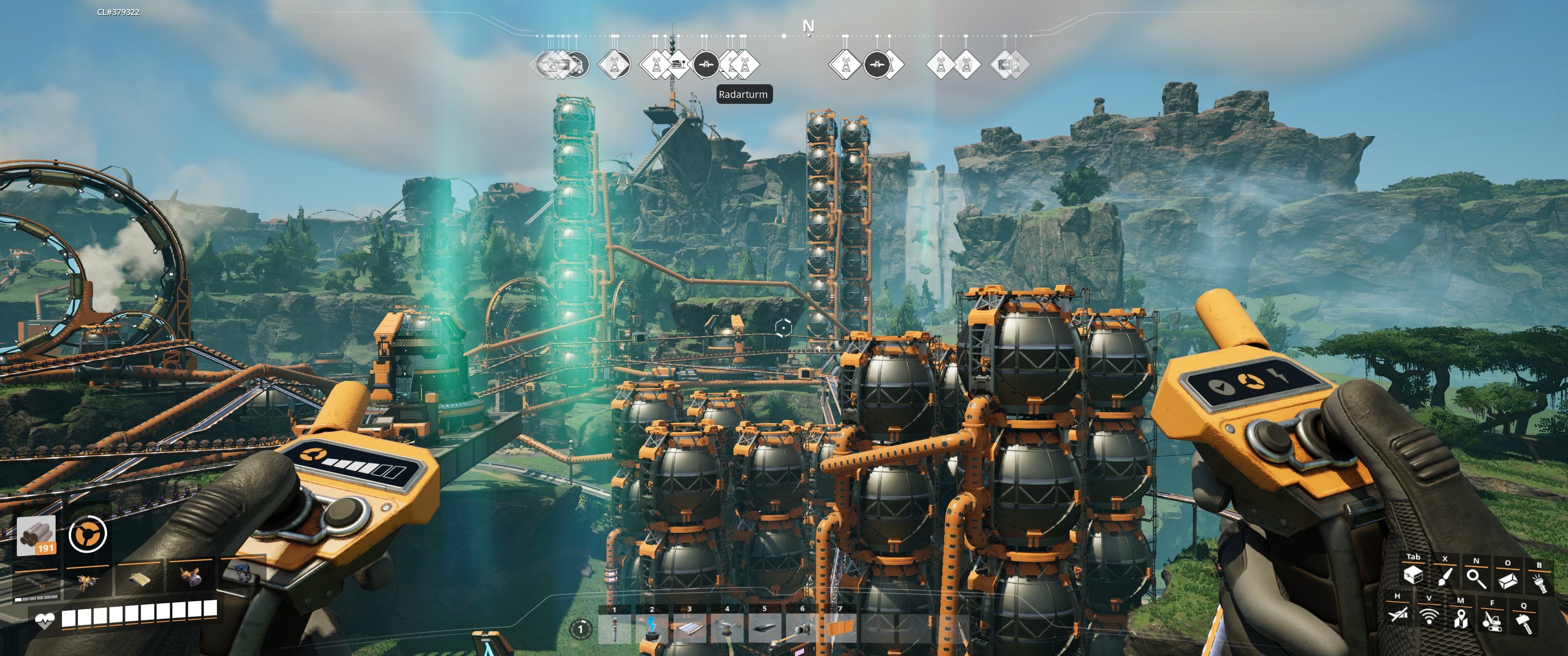The width and height of the screenshot is (1568, 656).
Task: Activate the signal scanner icon
Action: [1429, 616]
